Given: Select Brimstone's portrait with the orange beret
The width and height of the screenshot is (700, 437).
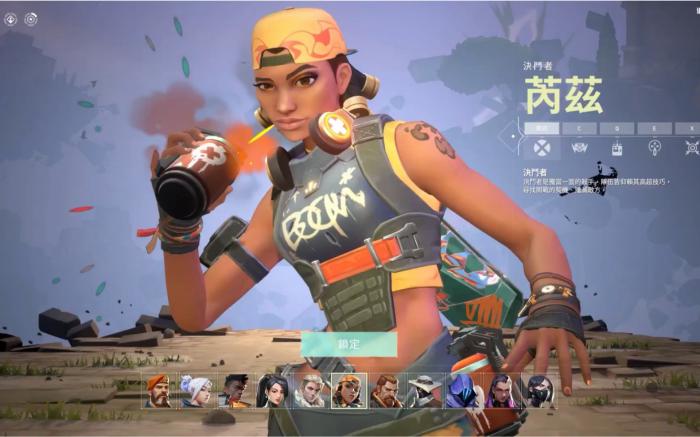Looking at the screenshot, I should pyautogui.click(x=158, y=390).
